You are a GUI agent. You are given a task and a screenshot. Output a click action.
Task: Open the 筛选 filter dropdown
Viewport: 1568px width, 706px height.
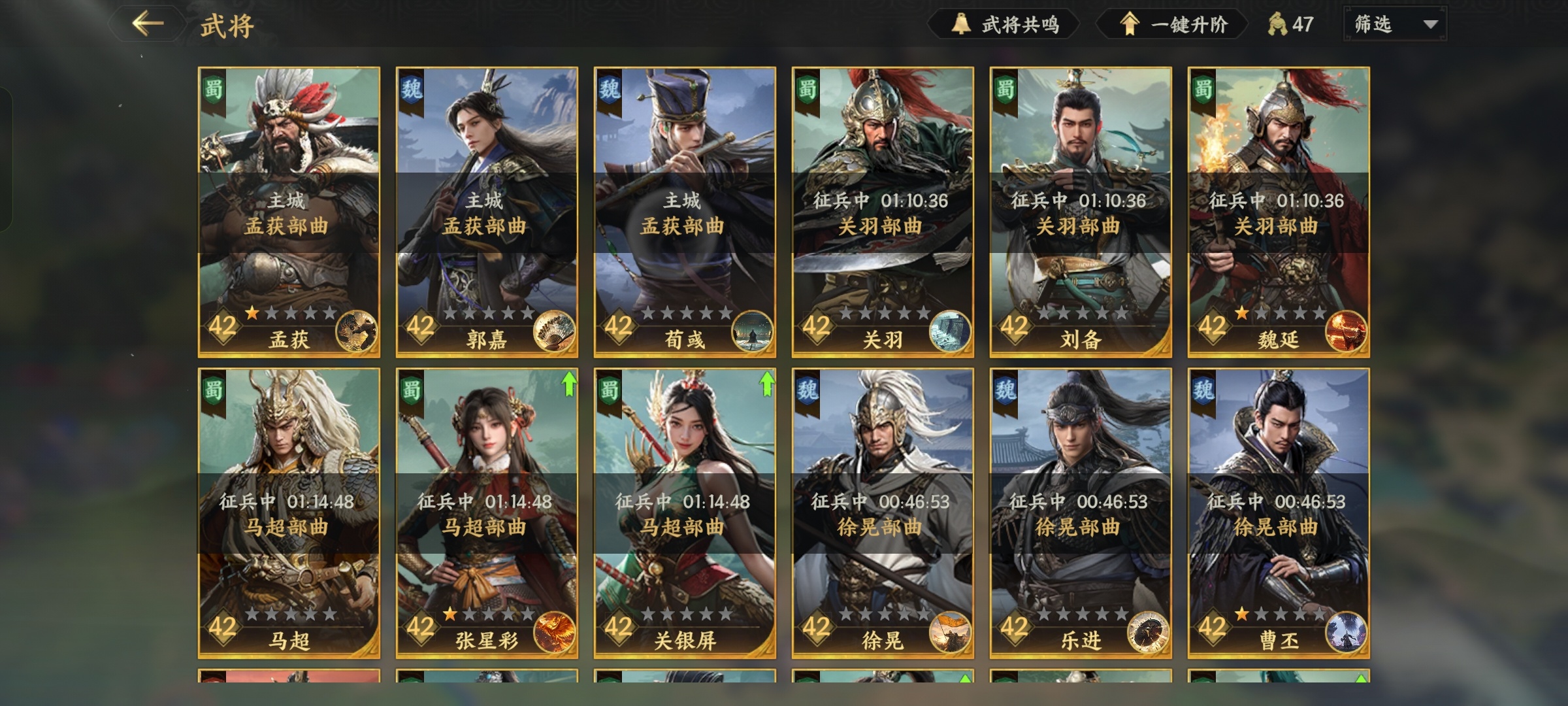point(1395,25)
